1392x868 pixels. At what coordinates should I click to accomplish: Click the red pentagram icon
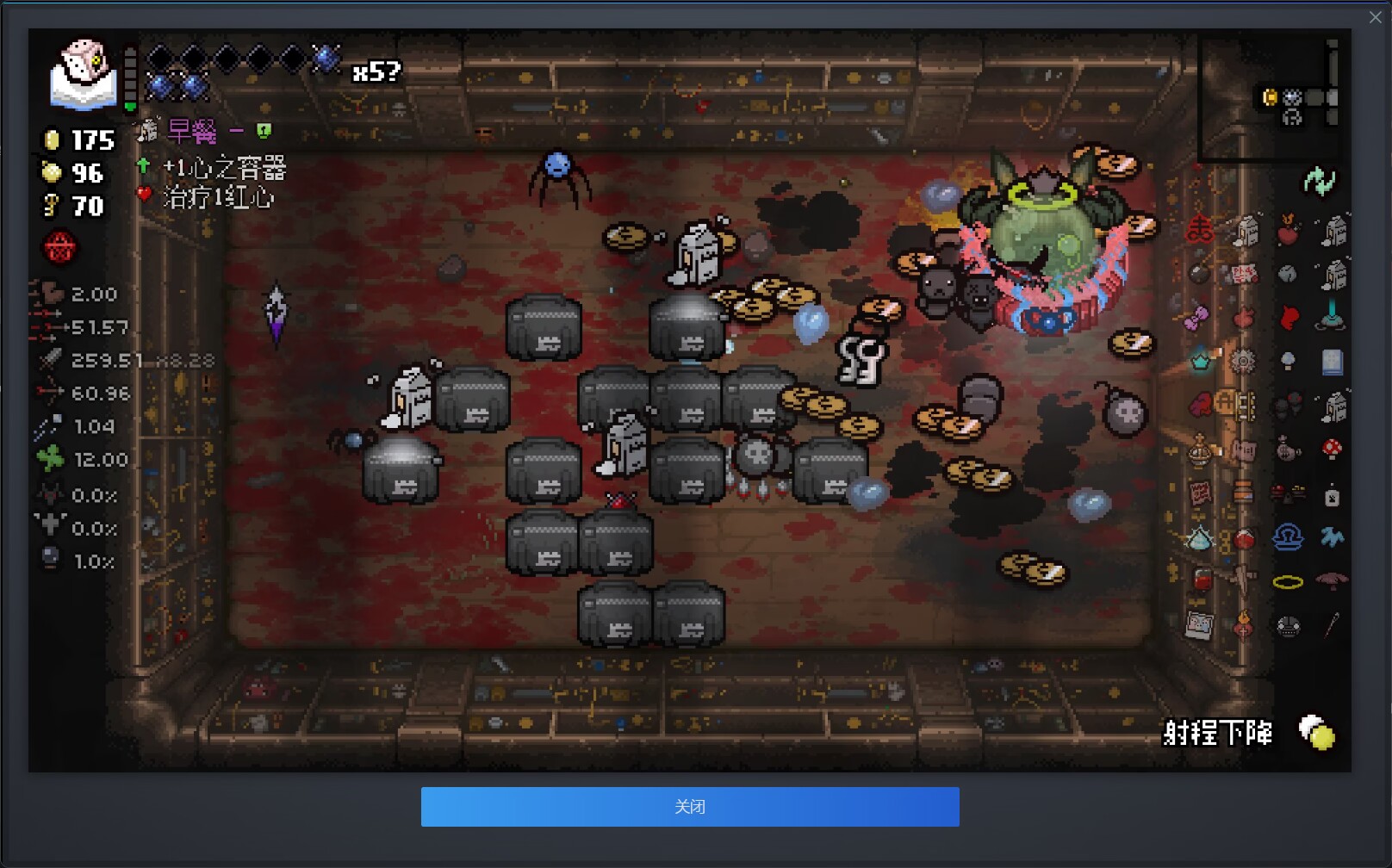tap(59, 249)
